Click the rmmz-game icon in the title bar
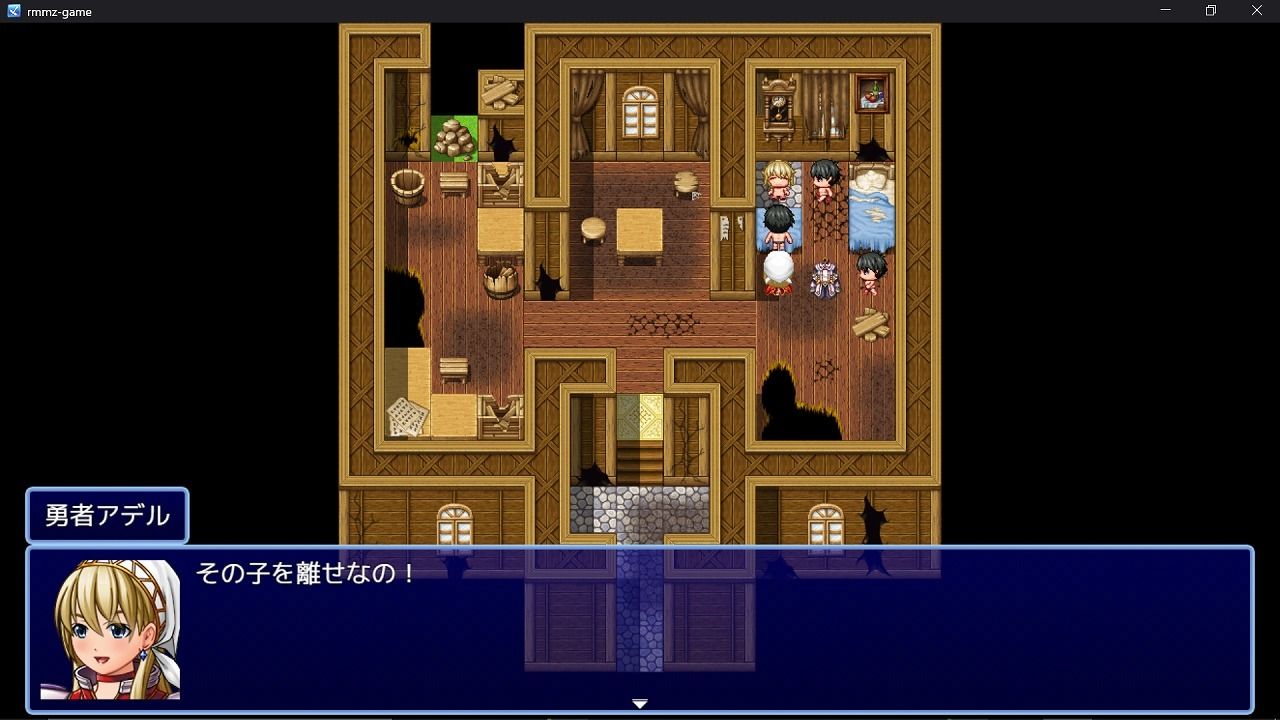The image size is (1280, 720). pyautogui.click(x=12, y=11)
